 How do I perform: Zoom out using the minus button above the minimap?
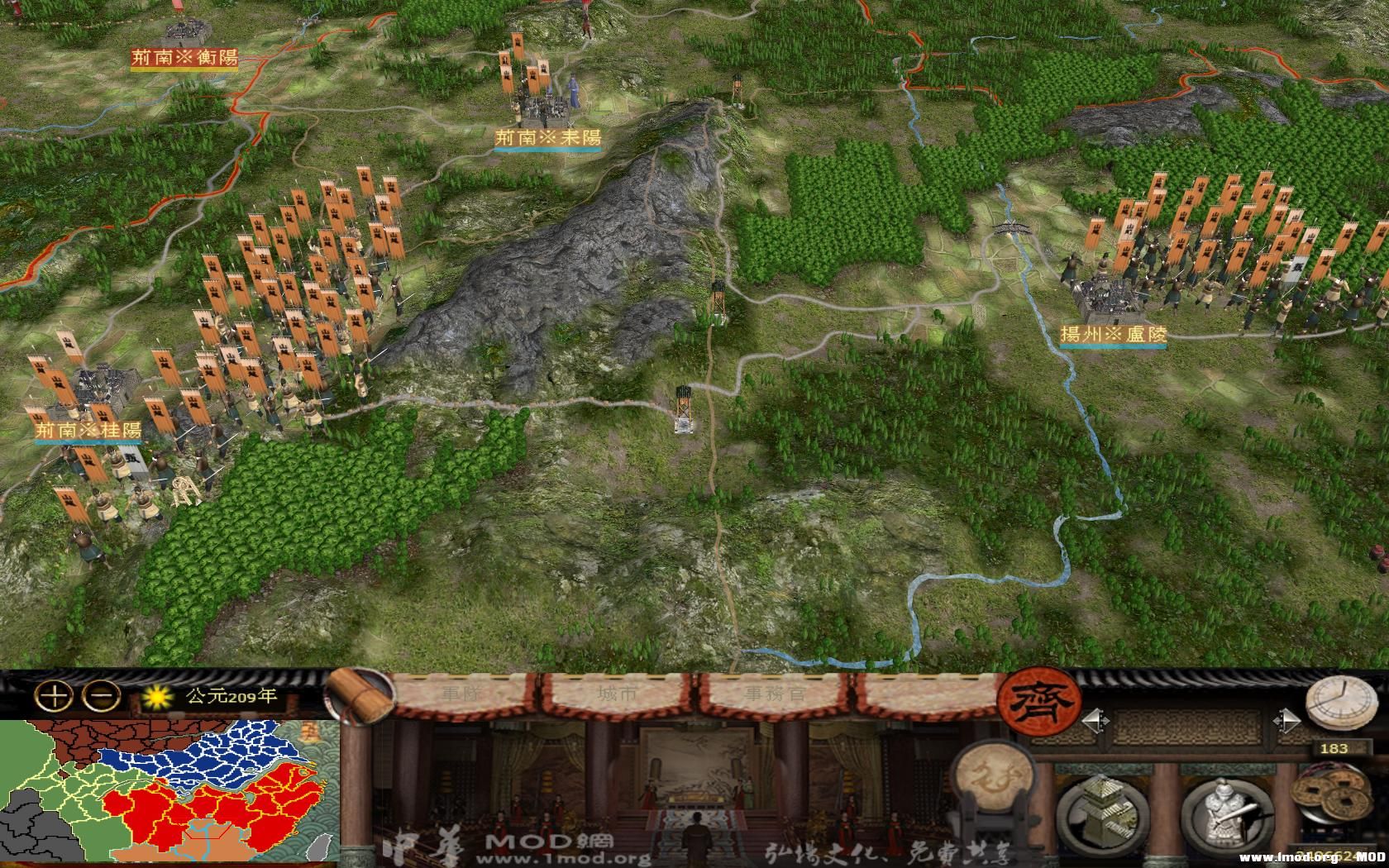(99, 695)
